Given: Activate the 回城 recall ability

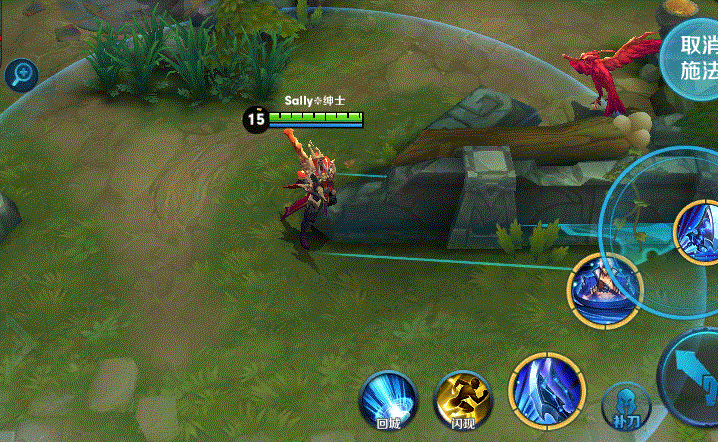Looking at the screenshot, I should 388,401.
